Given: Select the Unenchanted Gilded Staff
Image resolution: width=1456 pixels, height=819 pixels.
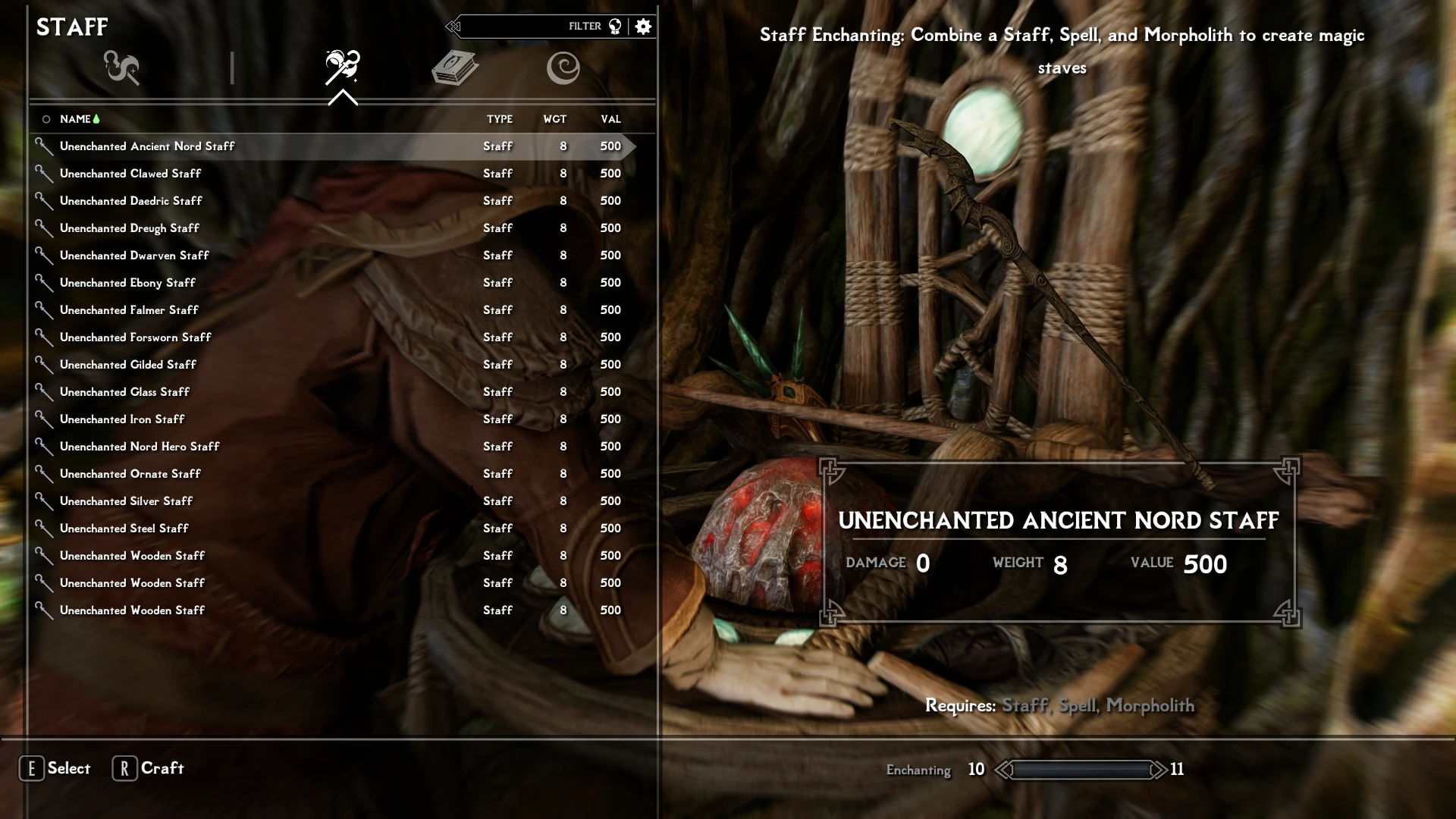Looking at the screenshot, I should [128, 365].
